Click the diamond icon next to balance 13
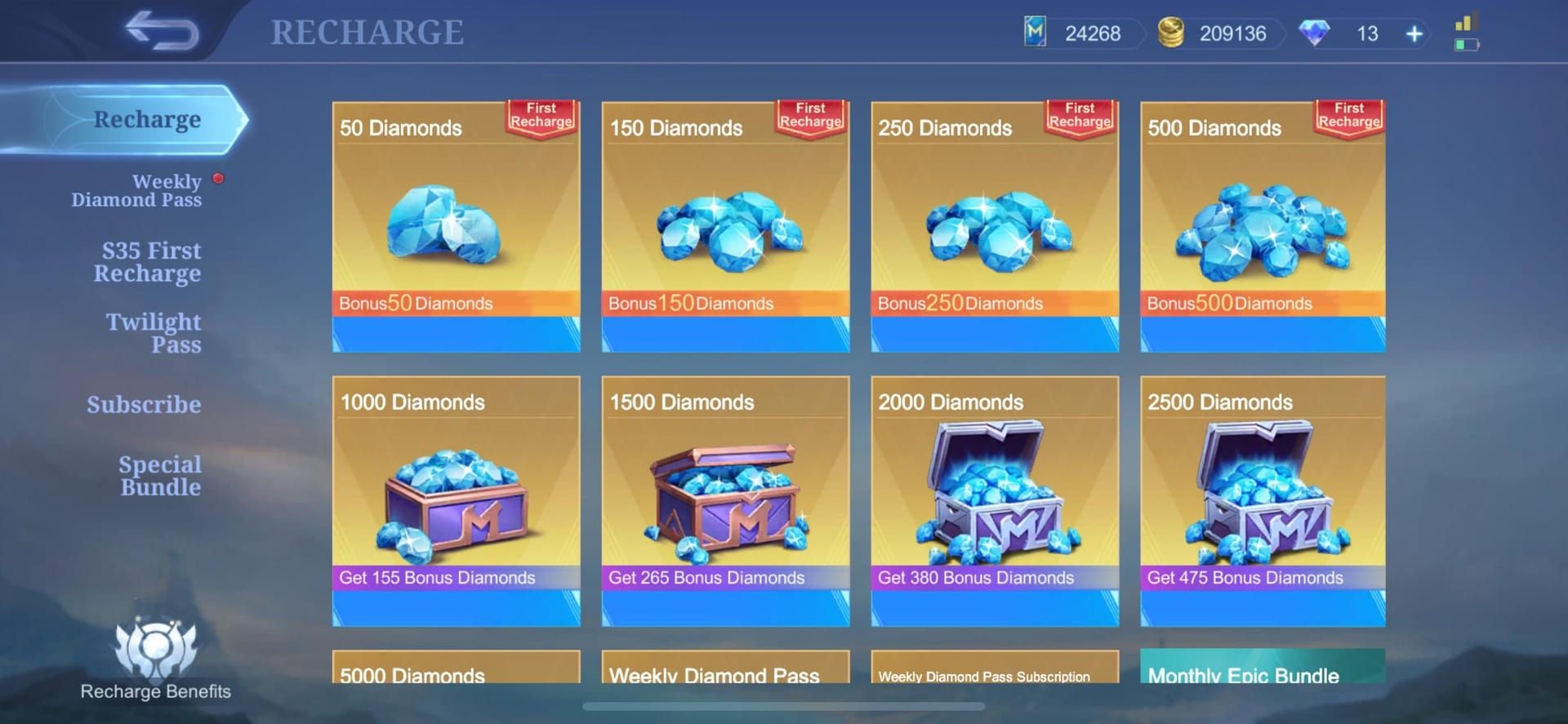This screenshot has width=1568, height=724. (x=1315, y=33)
